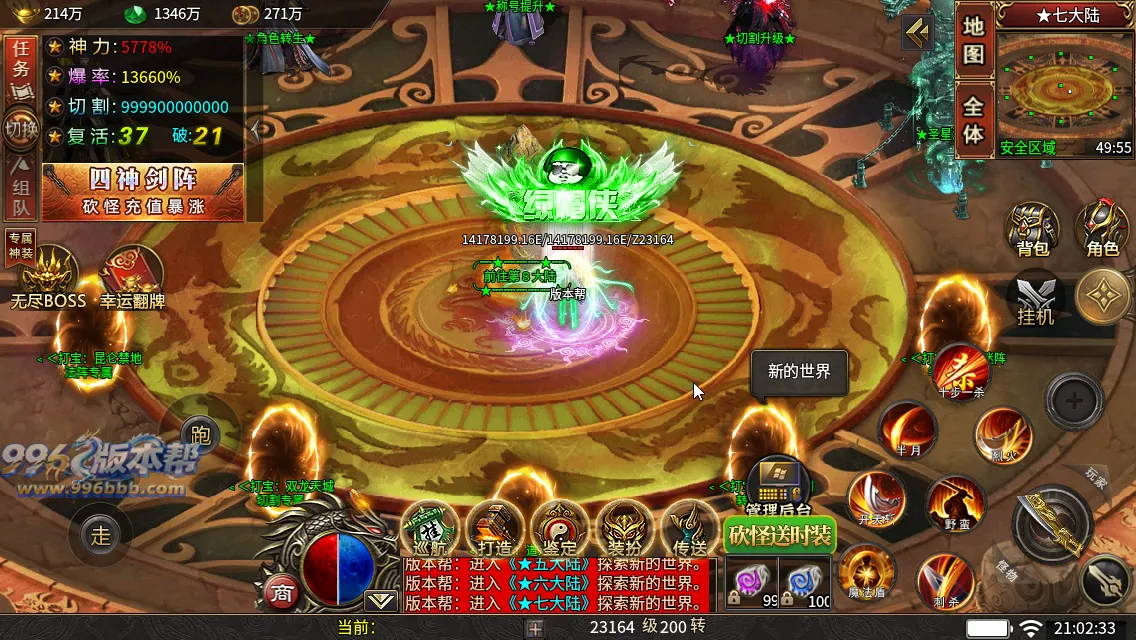Click the 切换 switch button
The image size is (1136, 640).
pos(20,129)
